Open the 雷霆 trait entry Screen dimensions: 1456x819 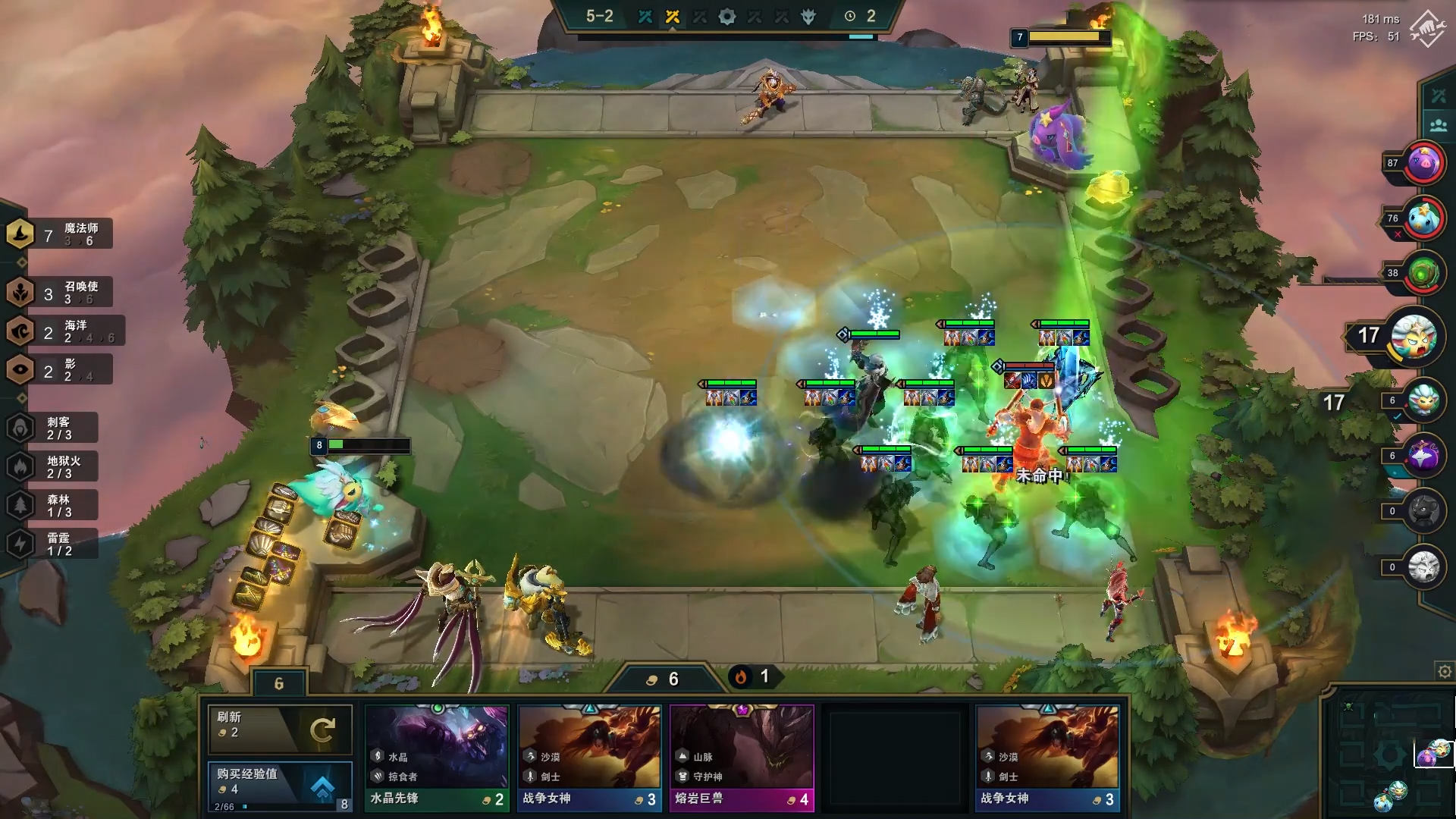[53, 544]
